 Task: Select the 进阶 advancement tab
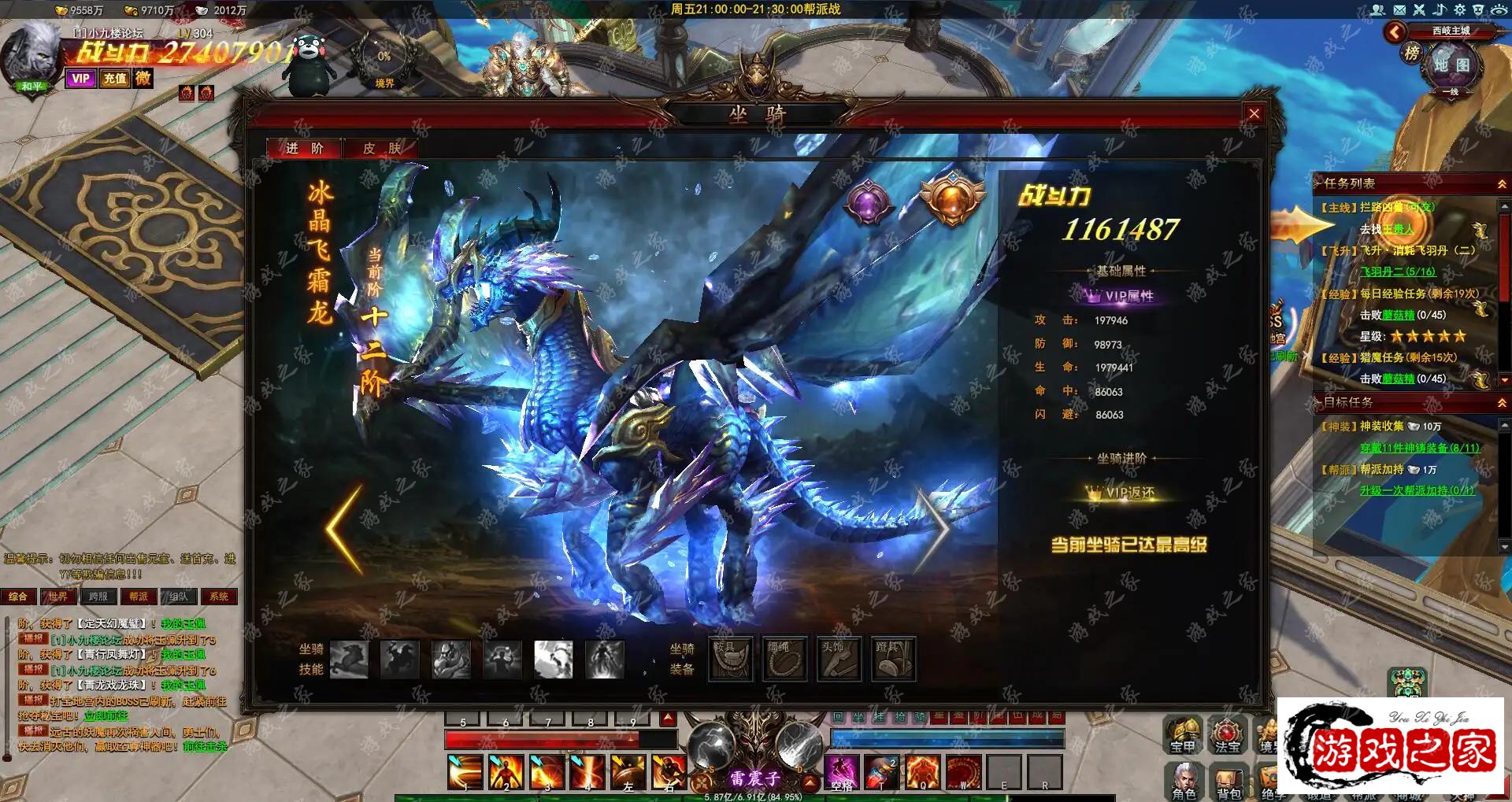tap(305, 149)
